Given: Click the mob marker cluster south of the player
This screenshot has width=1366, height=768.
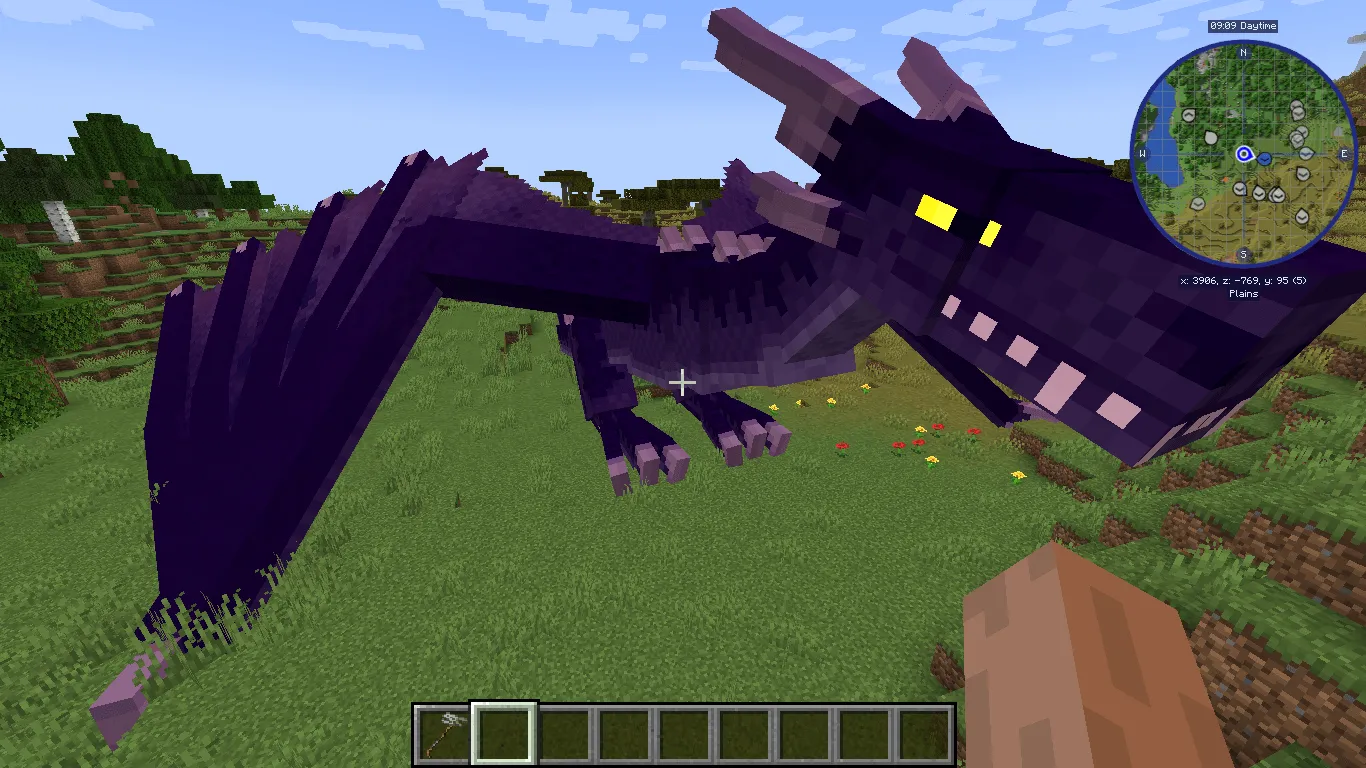Looking at the screenshot, I should pos(1259,191).
